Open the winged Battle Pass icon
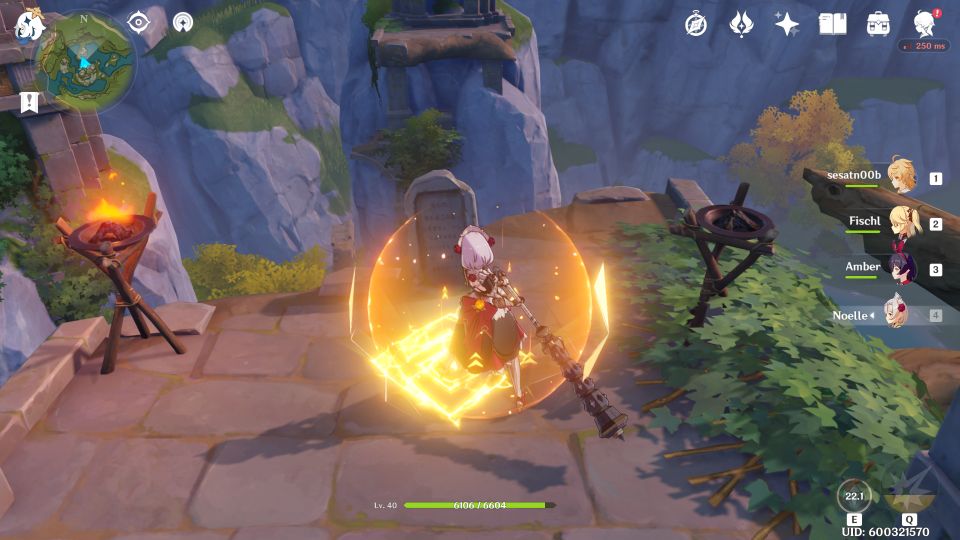The height and width of the screenshot is (540, 960). (x=741, y=24)
